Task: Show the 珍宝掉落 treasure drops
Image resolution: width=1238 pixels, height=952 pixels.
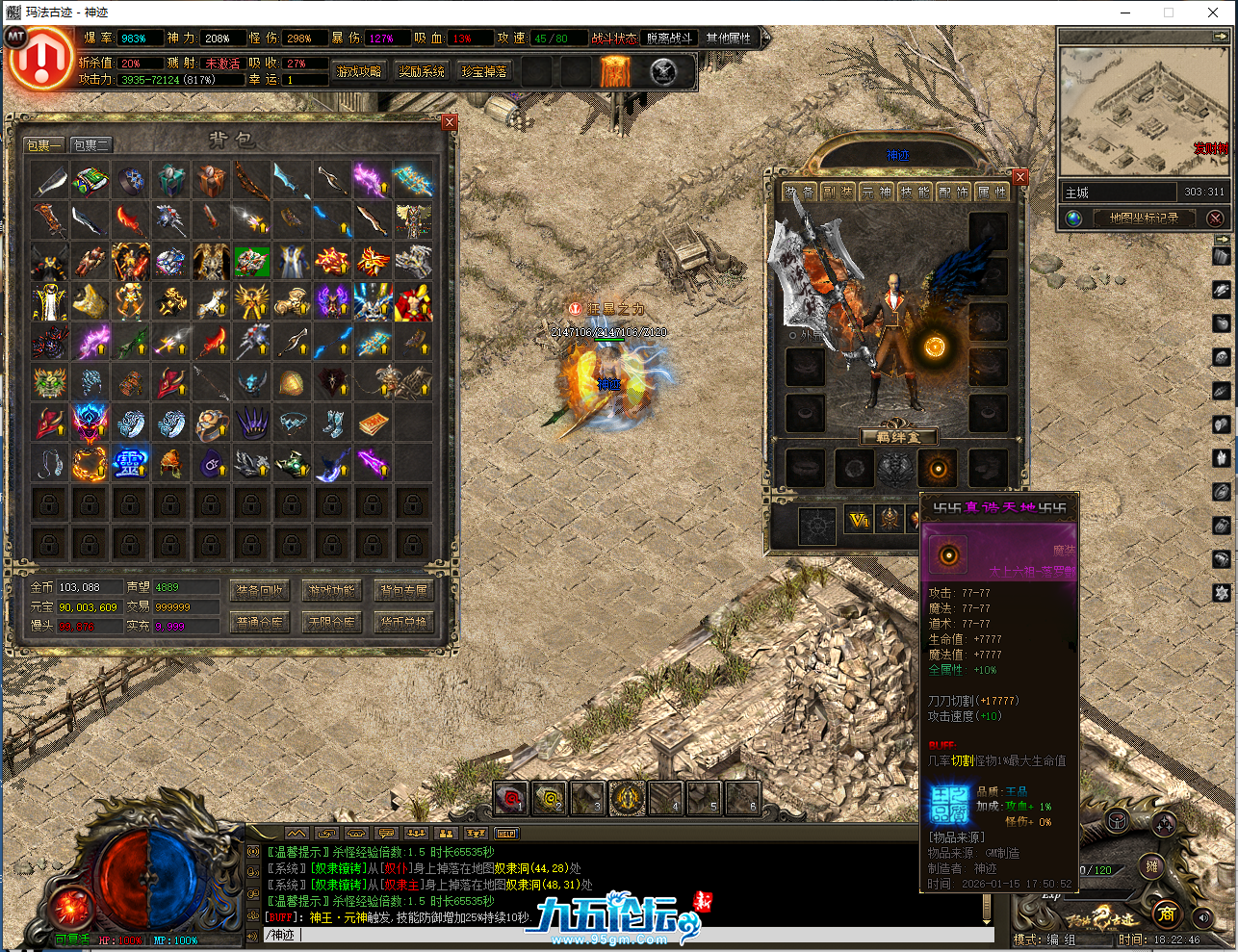Action: (484, 72)
